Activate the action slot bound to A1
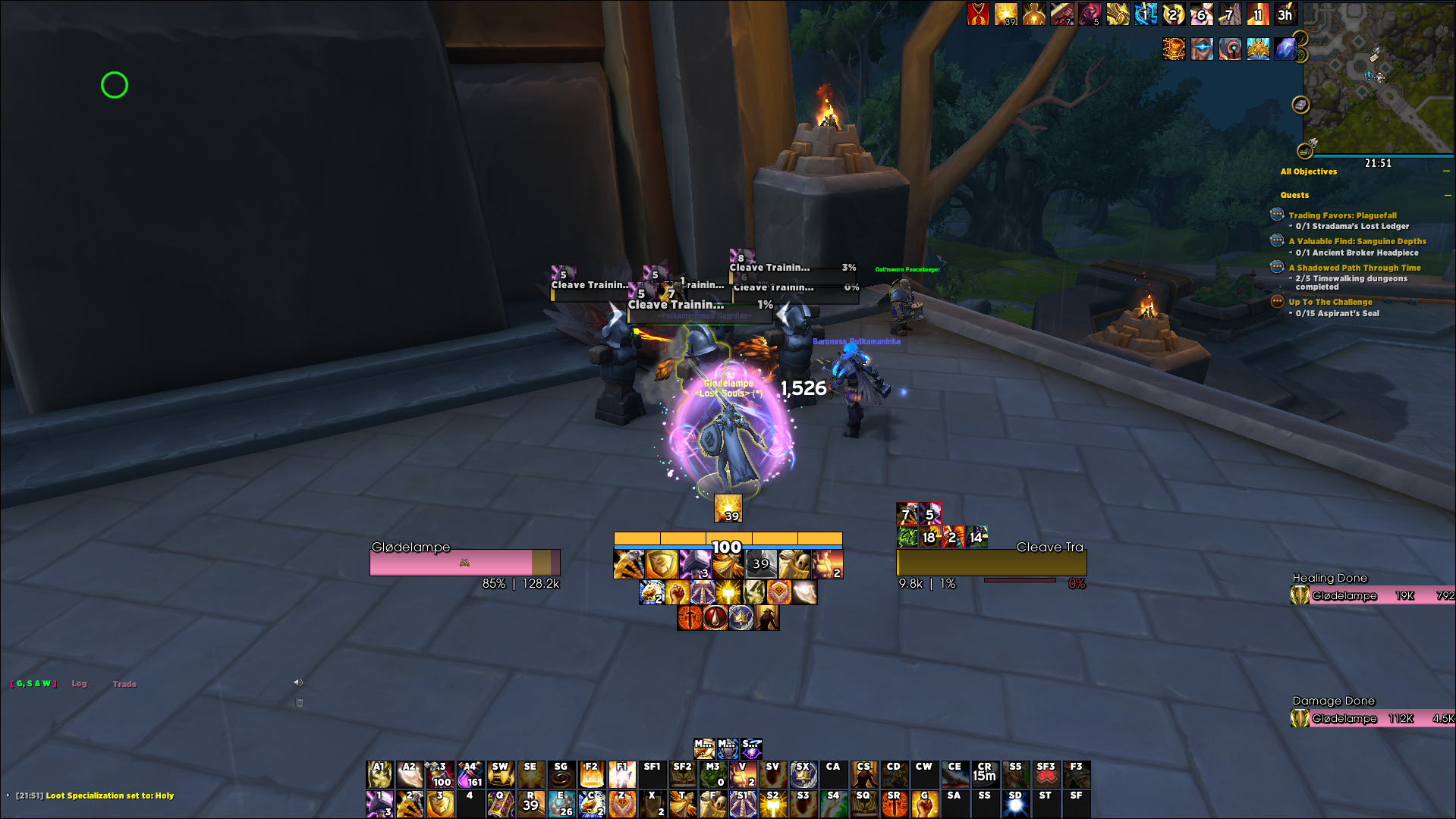 379,774
